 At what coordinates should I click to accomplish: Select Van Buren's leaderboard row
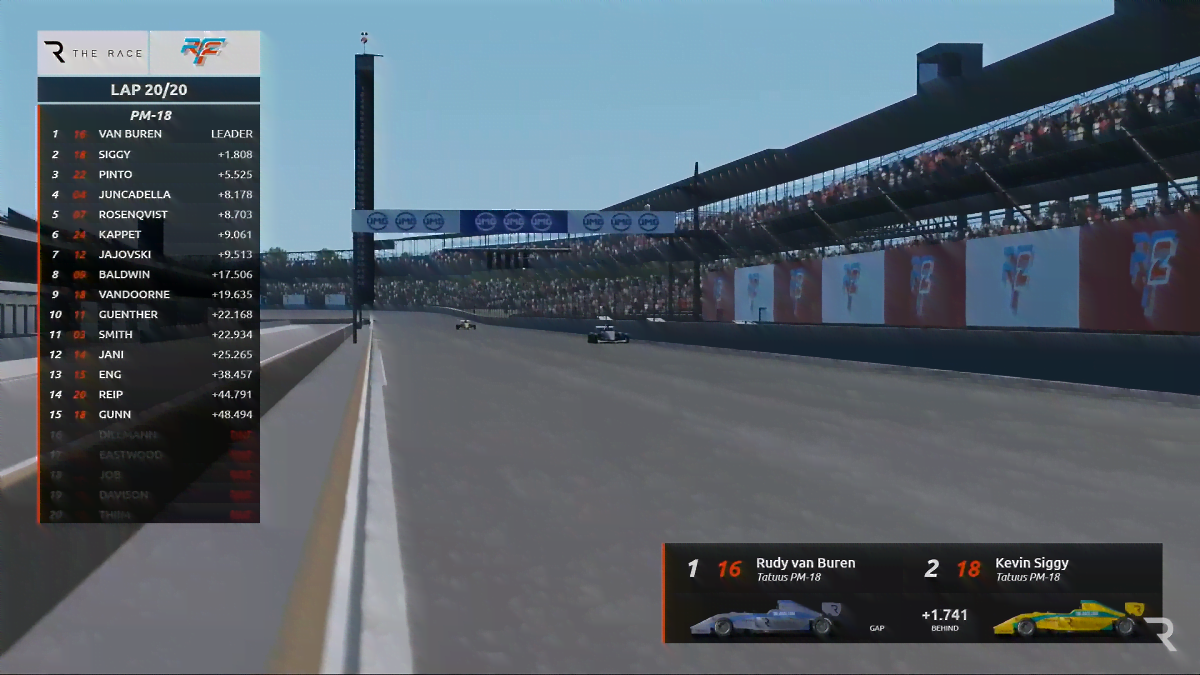(x=150, y=134)
